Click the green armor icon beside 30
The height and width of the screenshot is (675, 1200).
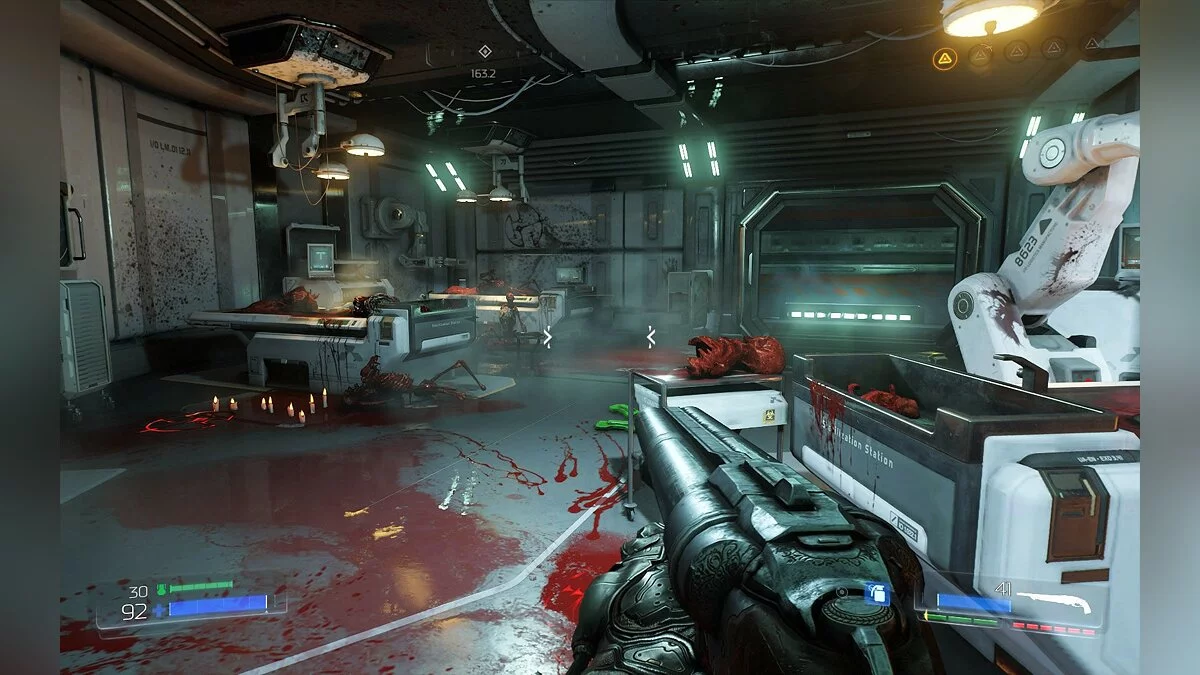coord(160,590)
